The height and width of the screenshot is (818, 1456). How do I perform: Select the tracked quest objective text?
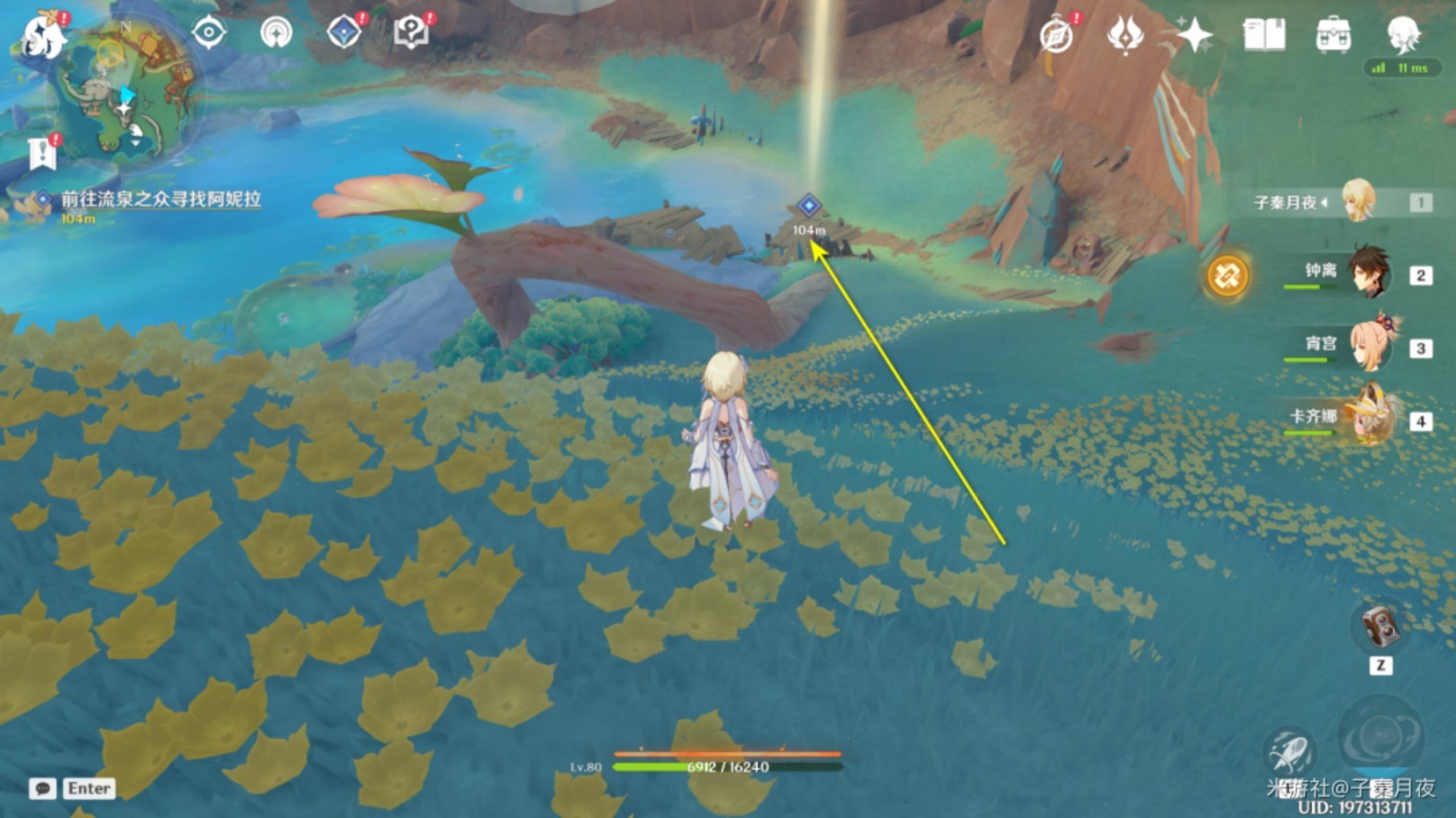coord(160,199)
